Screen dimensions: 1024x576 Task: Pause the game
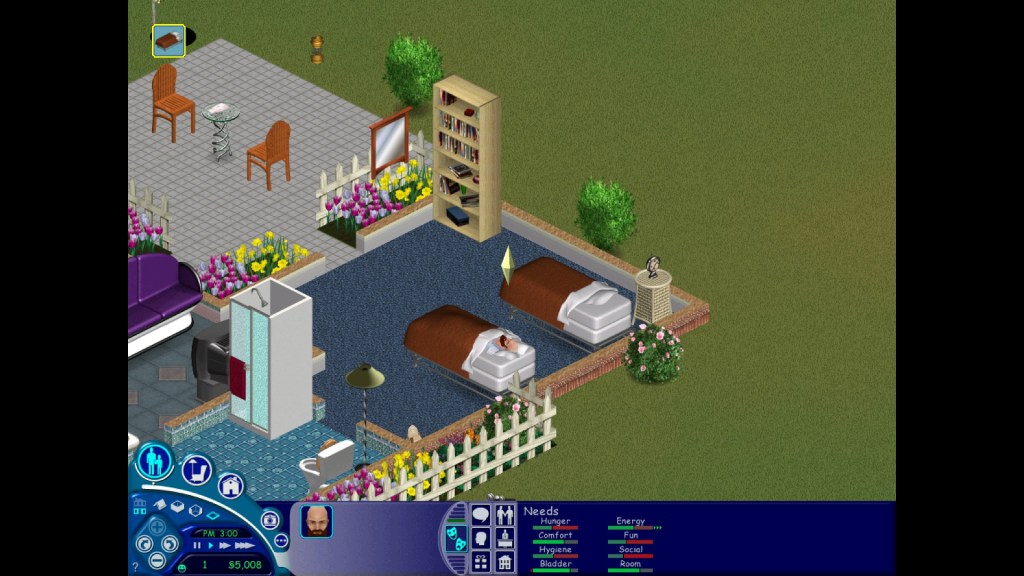pos(197,546)
